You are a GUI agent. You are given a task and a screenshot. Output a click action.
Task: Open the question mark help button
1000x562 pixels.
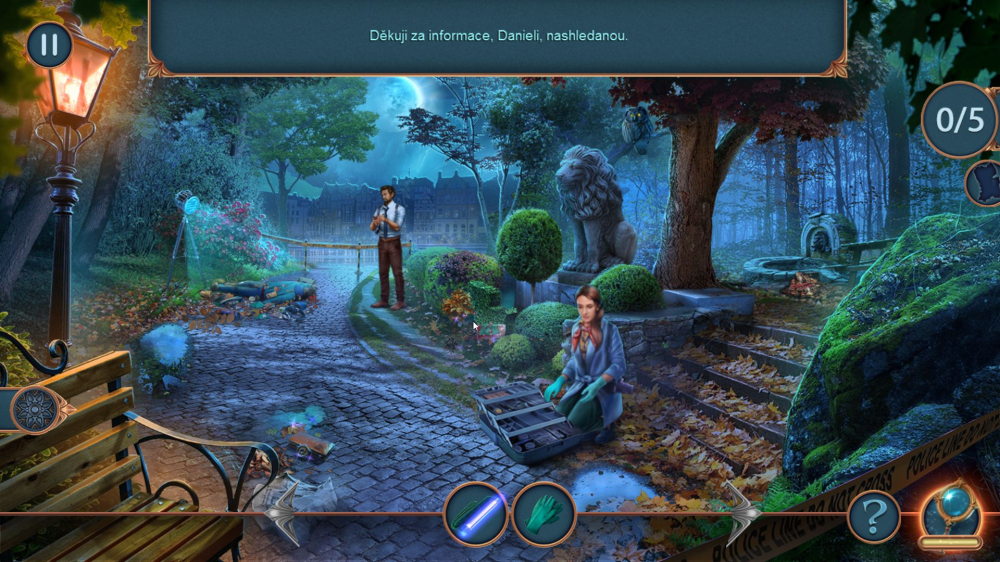874,517
